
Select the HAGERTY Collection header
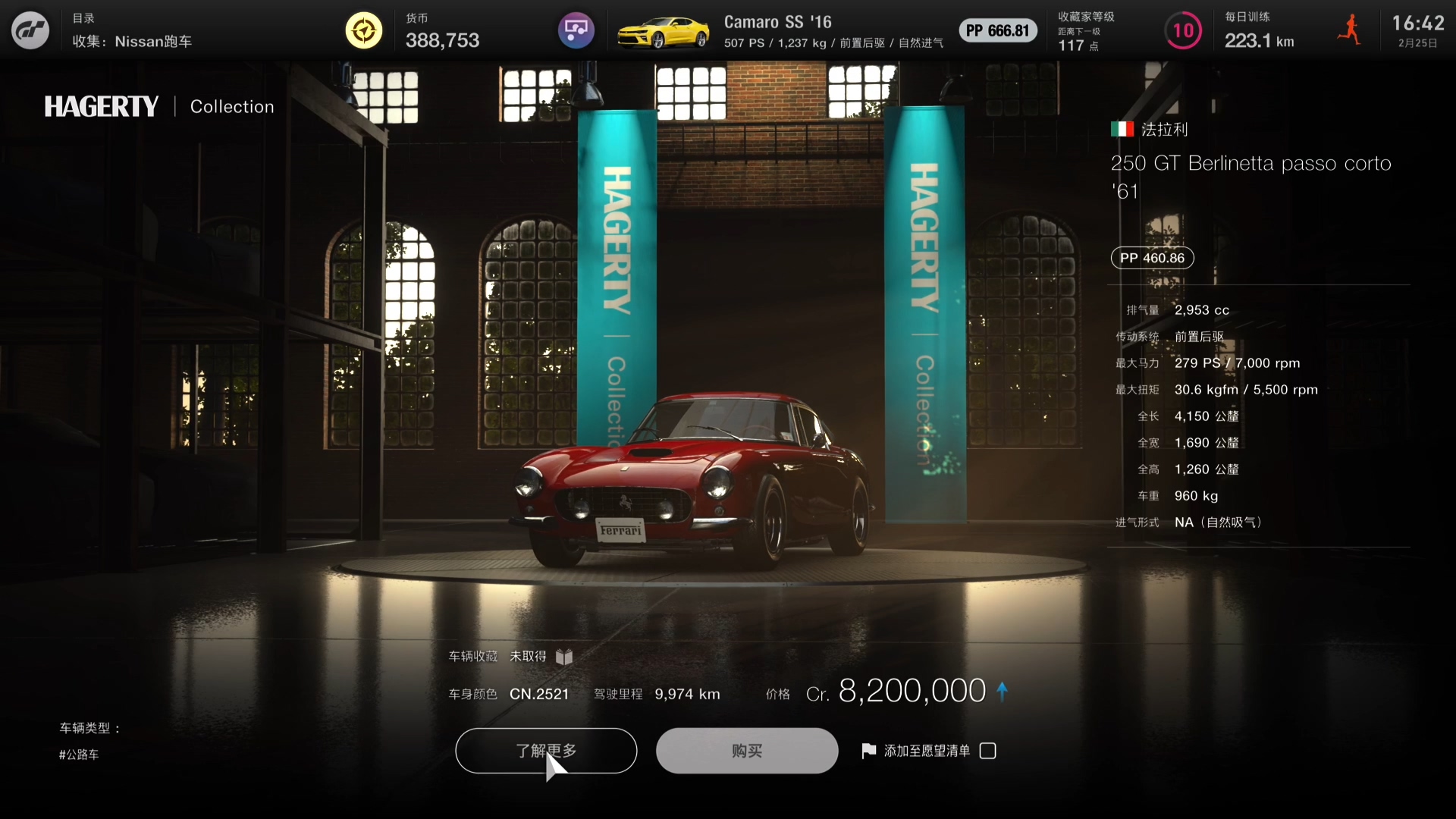click(x=158, y=106)
